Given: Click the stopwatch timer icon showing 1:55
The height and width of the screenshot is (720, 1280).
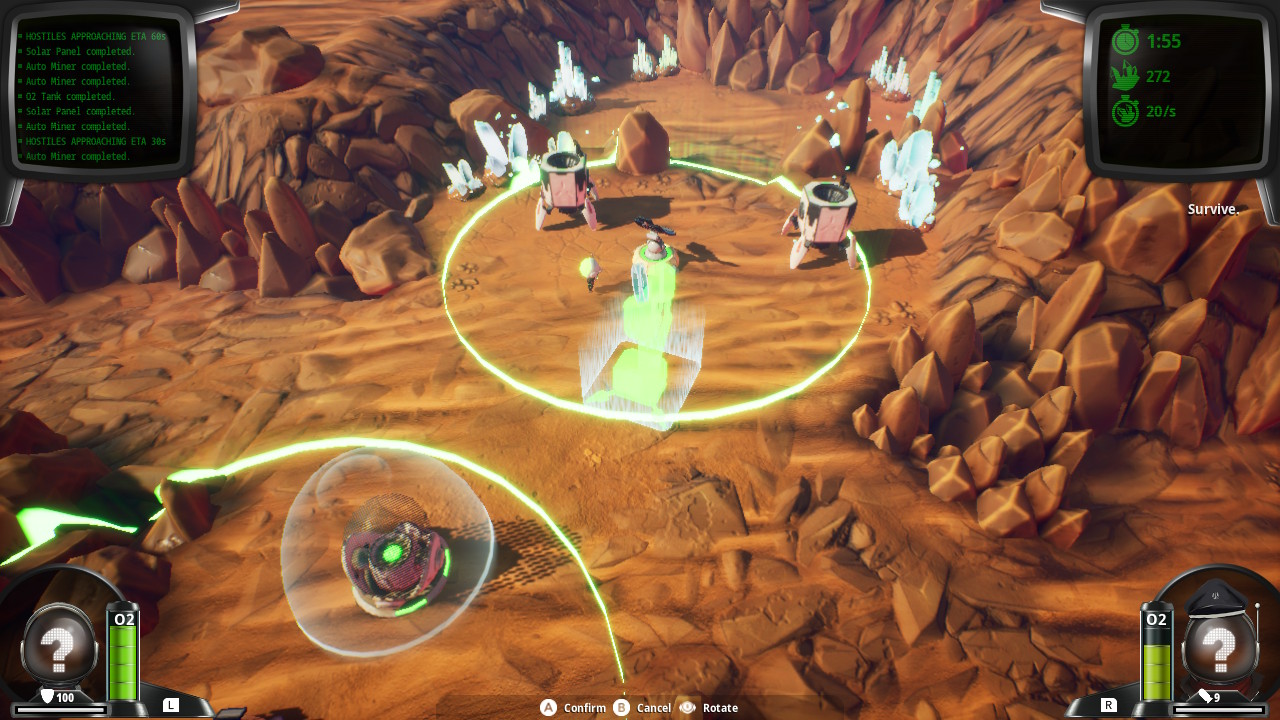Looking at the screenshot, I should (x=1128, y=42).
